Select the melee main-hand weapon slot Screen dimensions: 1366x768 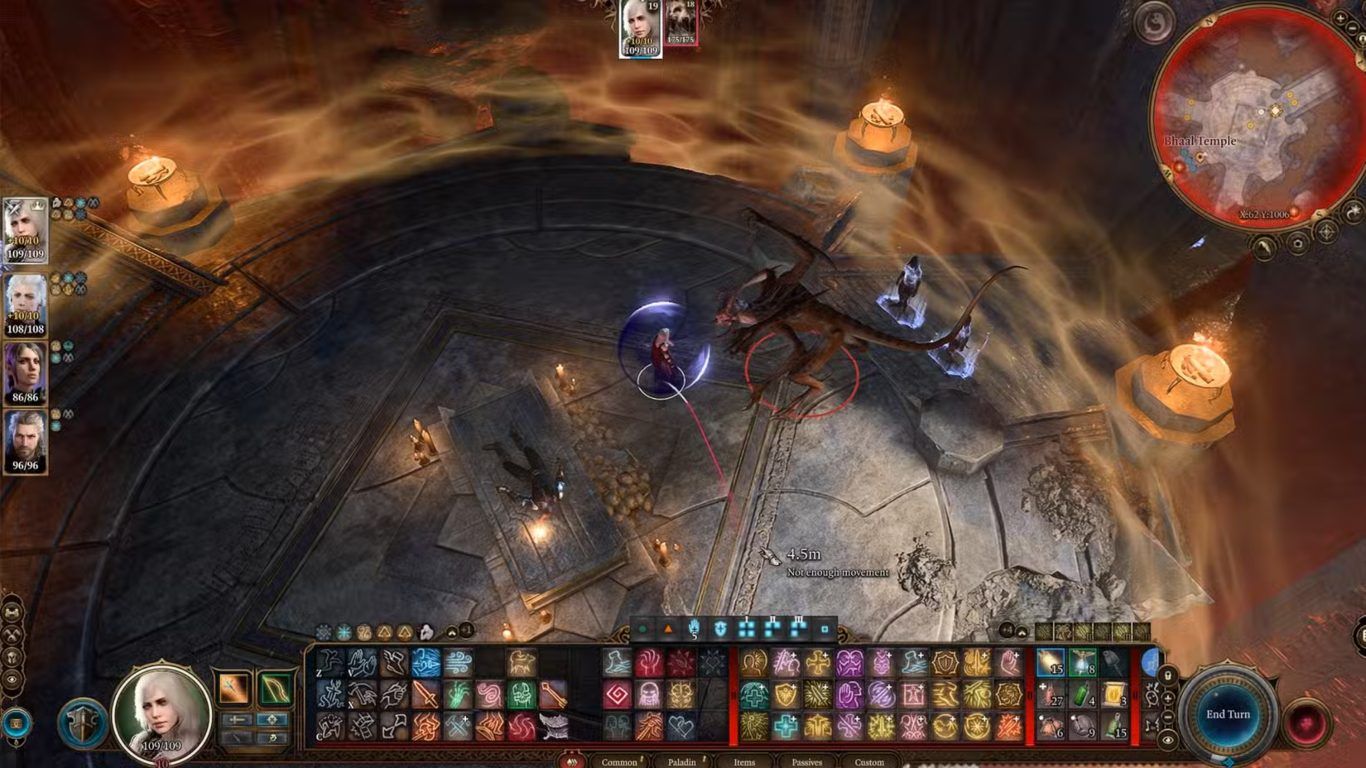[235, 687]
